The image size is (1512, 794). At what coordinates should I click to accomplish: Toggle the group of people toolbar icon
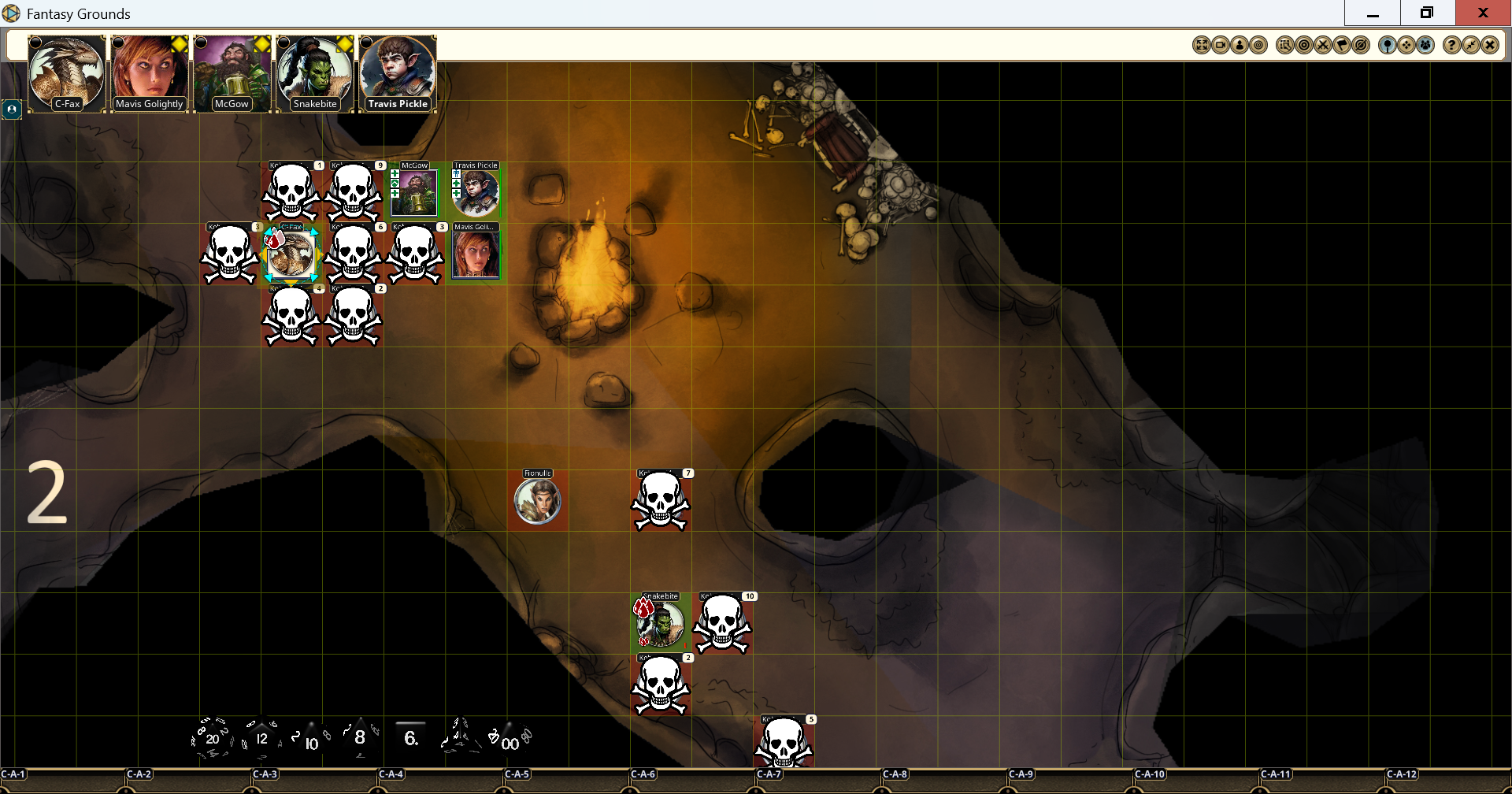tap(1426, 46)
